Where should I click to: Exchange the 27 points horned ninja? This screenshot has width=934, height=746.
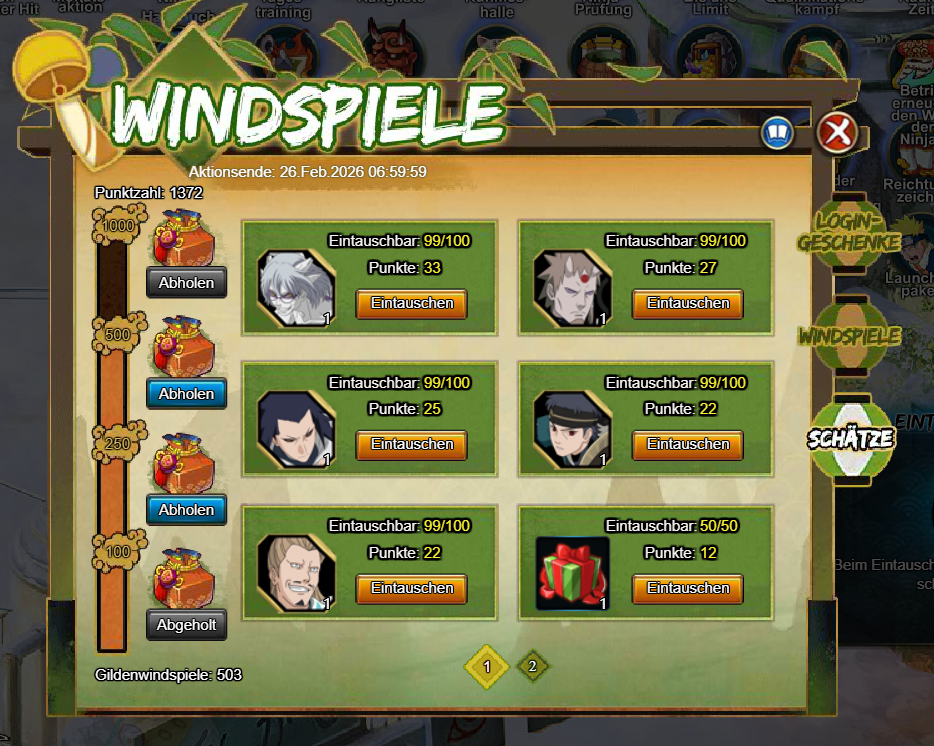click(687, 303)
